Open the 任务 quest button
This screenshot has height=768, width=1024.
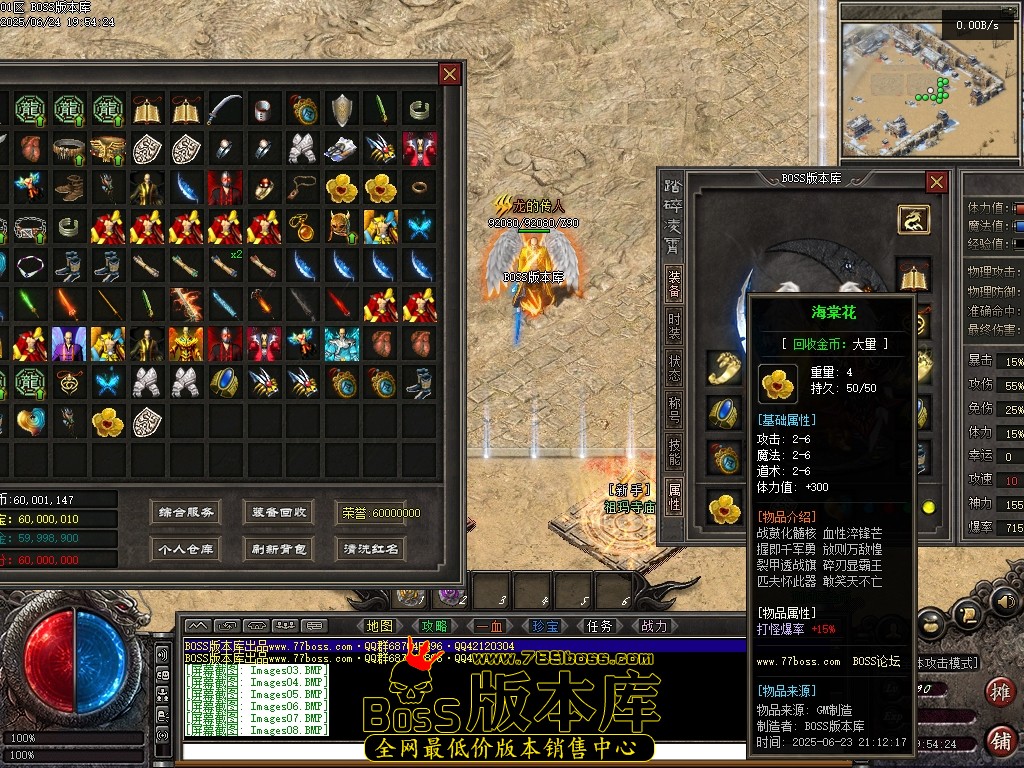(x=600, y=627)
